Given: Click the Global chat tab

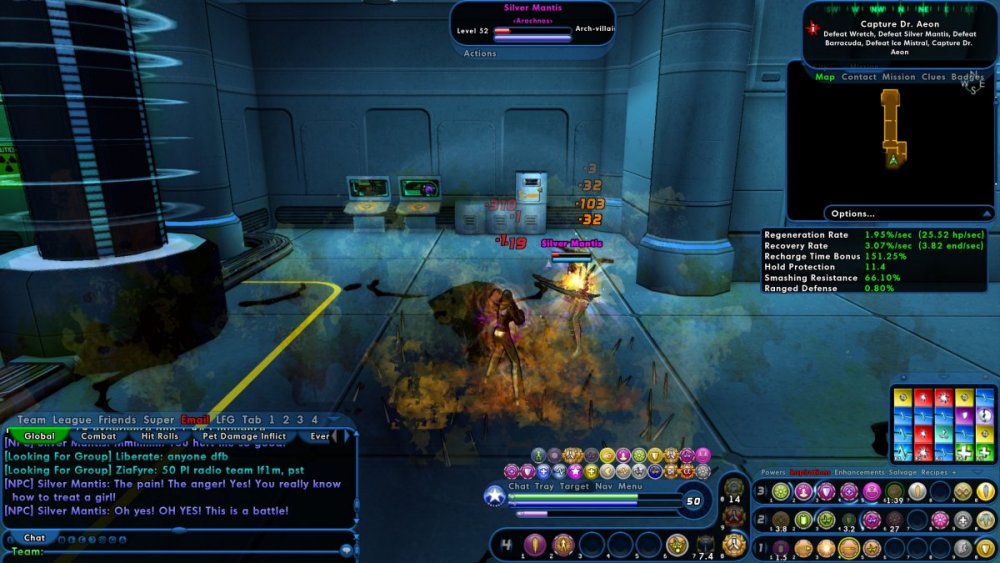Looking at the screenshot, I should (x=39, y=436).
